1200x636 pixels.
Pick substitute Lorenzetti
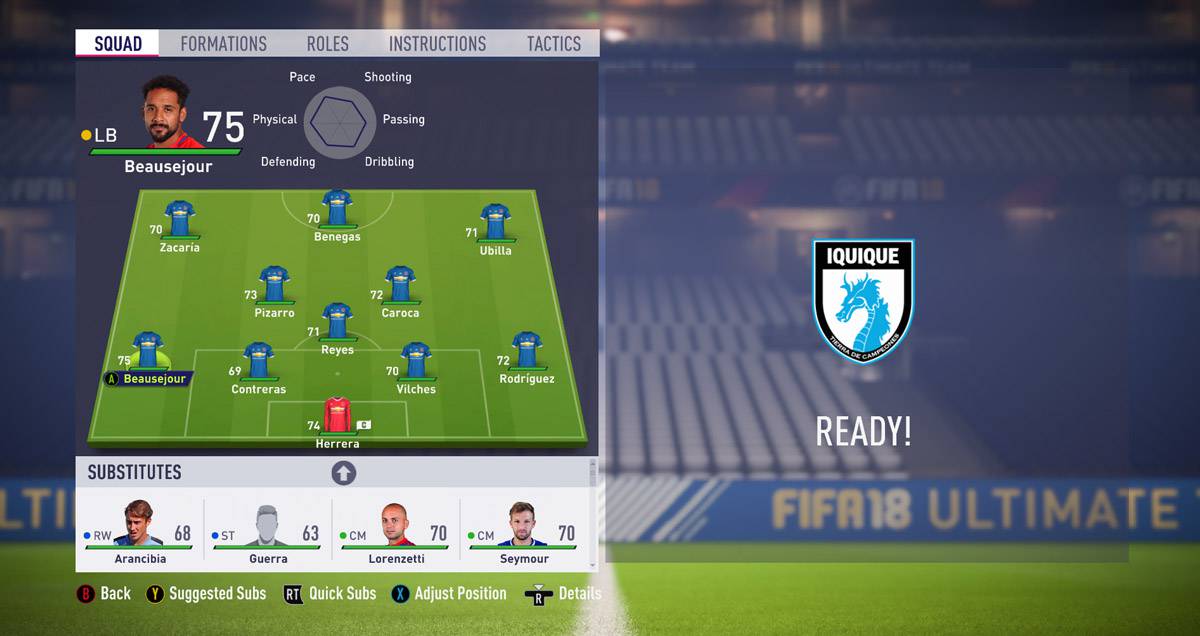395,532
